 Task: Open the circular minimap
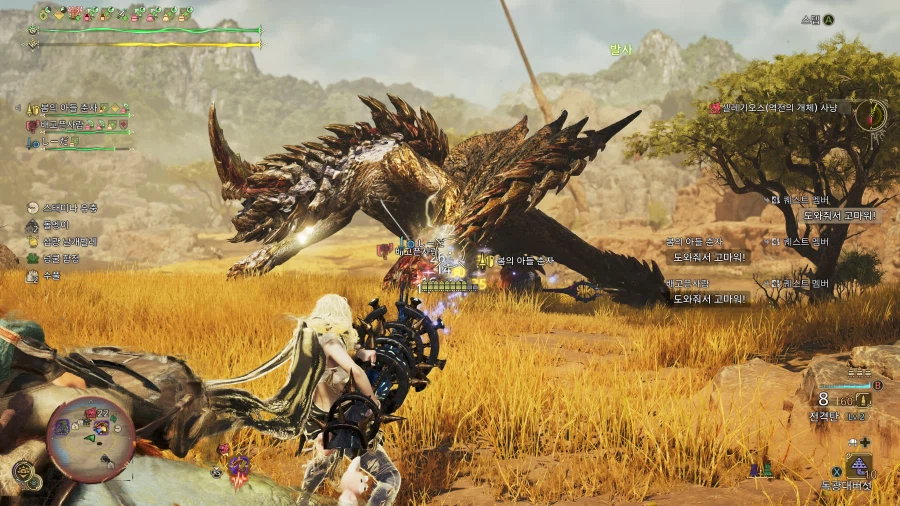pyautogui.click(x=90, y=438)
